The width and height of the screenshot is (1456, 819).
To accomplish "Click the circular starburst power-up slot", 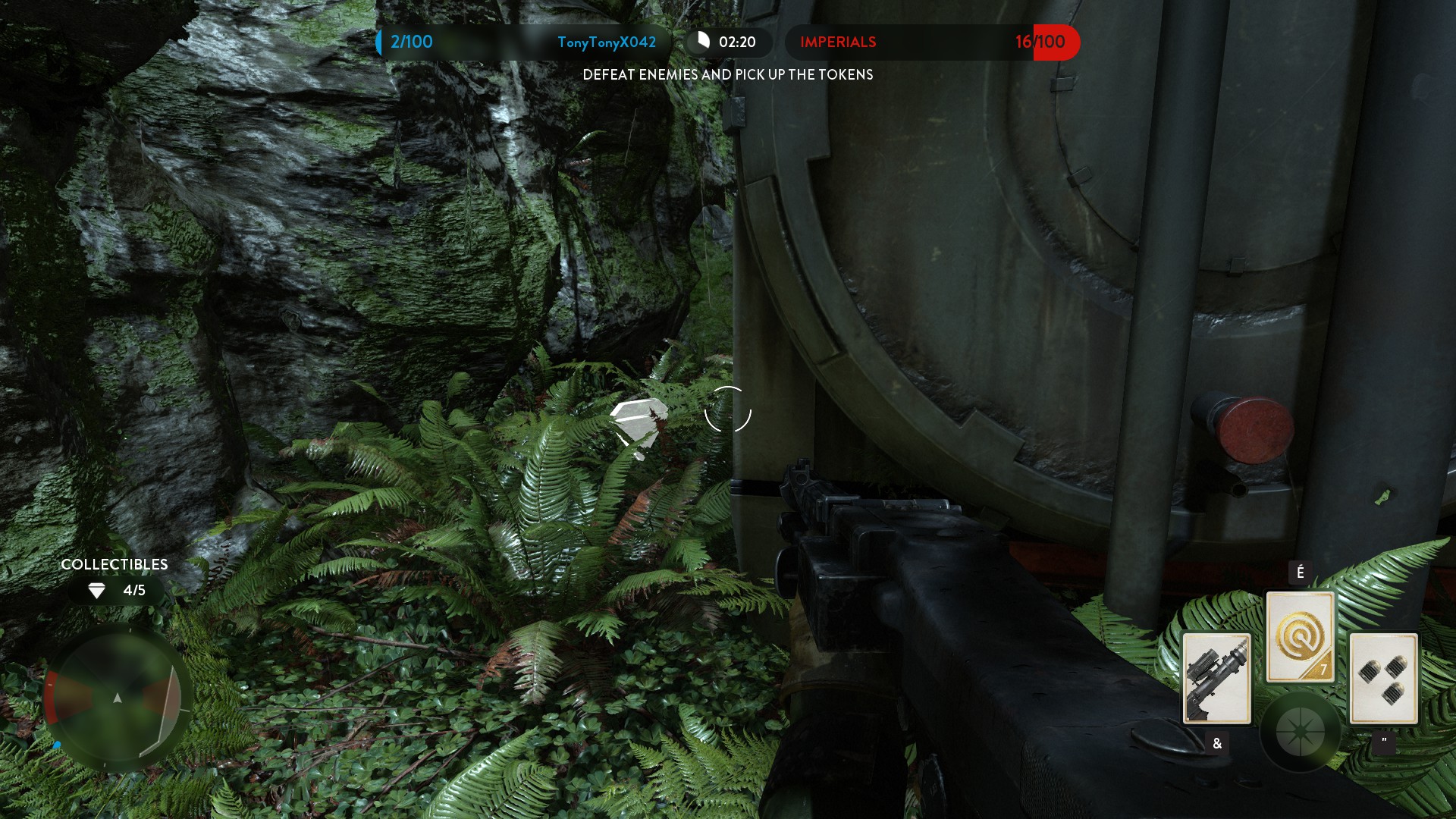I will point(1300,731).
